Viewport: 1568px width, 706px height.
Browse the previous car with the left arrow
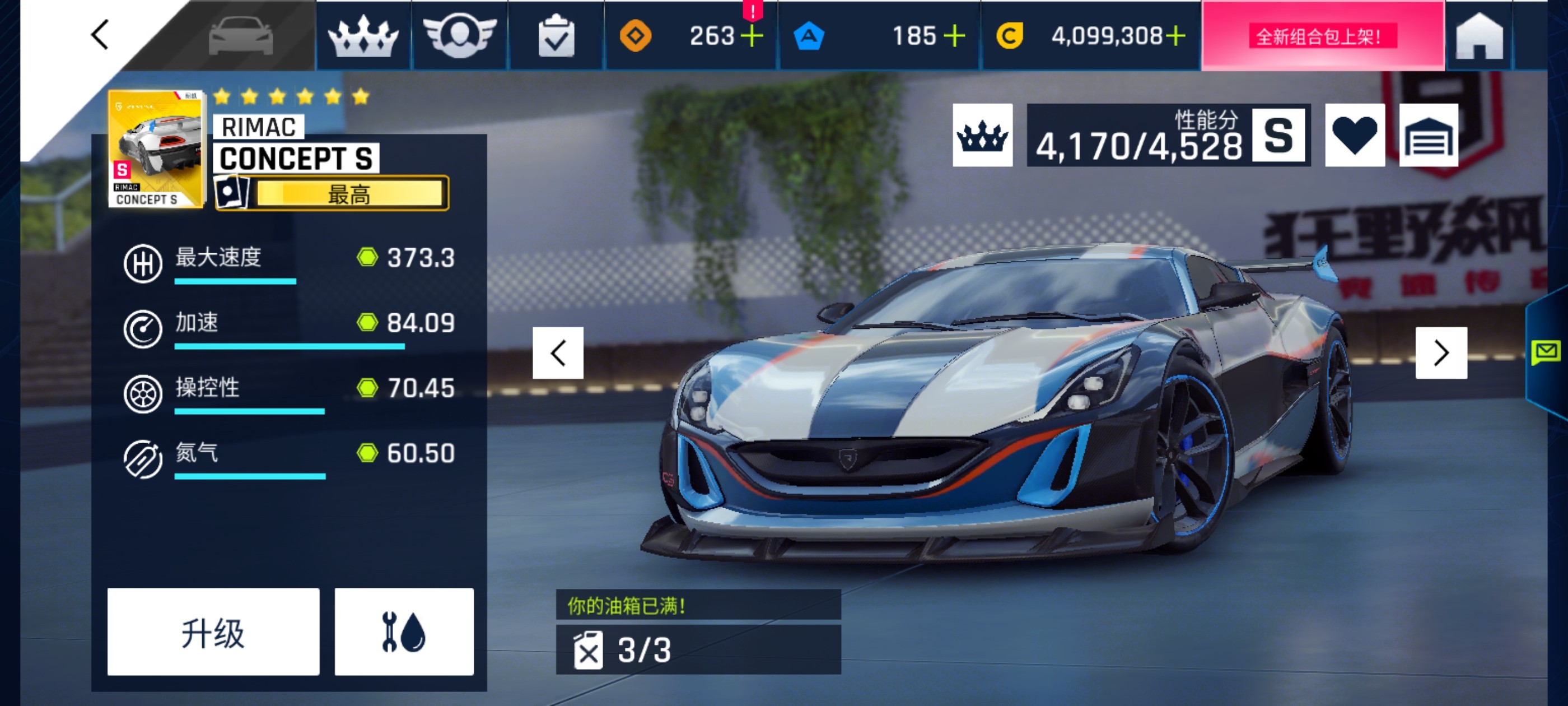point(559,352)
